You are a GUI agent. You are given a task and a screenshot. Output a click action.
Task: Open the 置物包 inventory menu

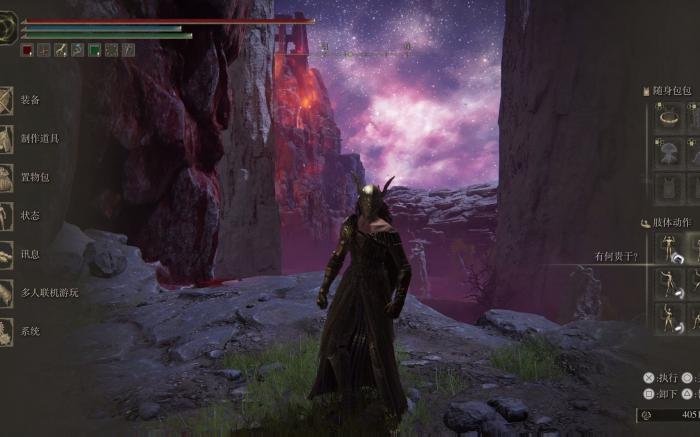[x=34, y=177]
